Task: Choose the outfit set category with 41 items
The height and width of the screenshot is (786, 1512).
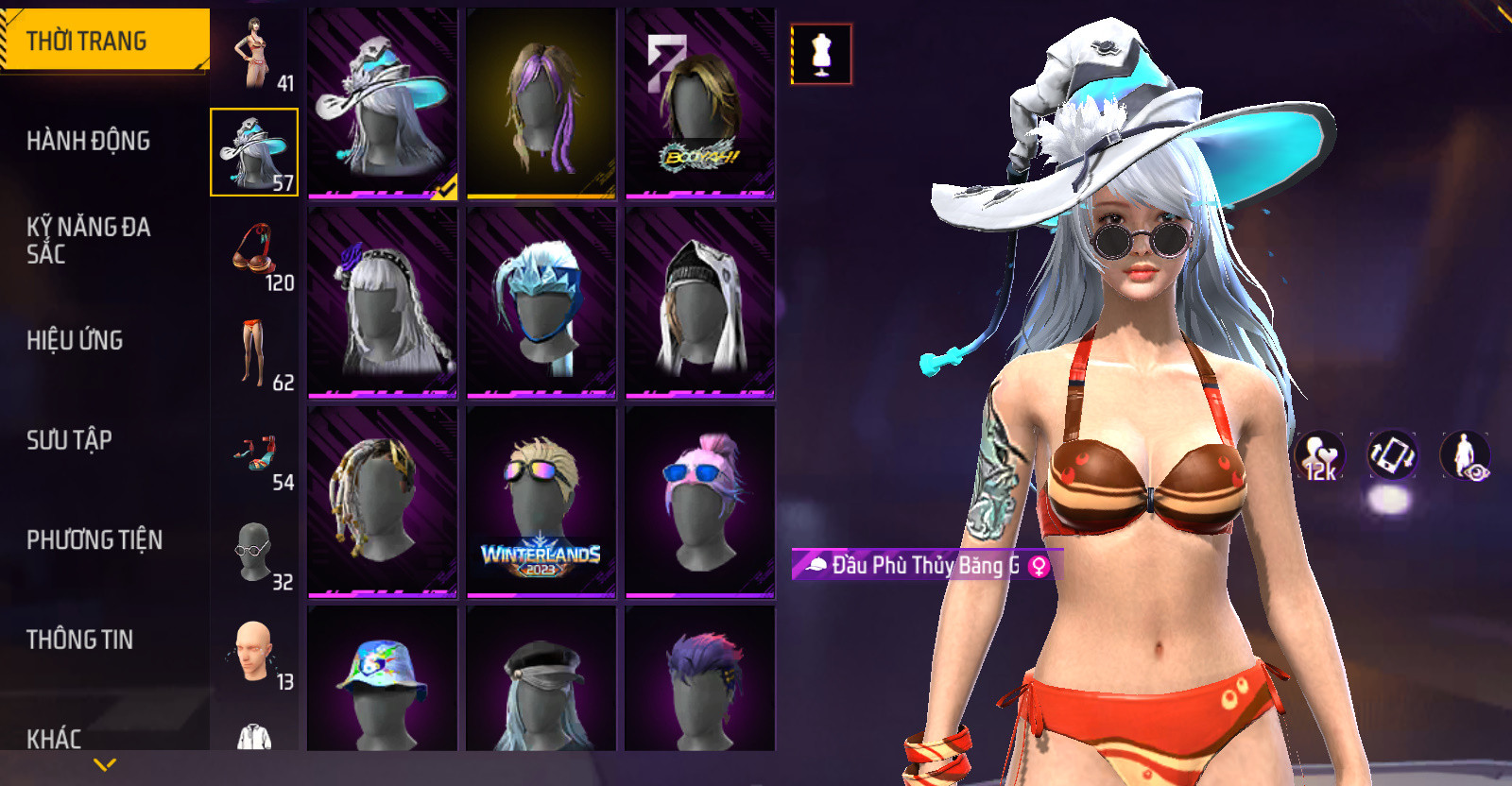Action: coord(254,53)
